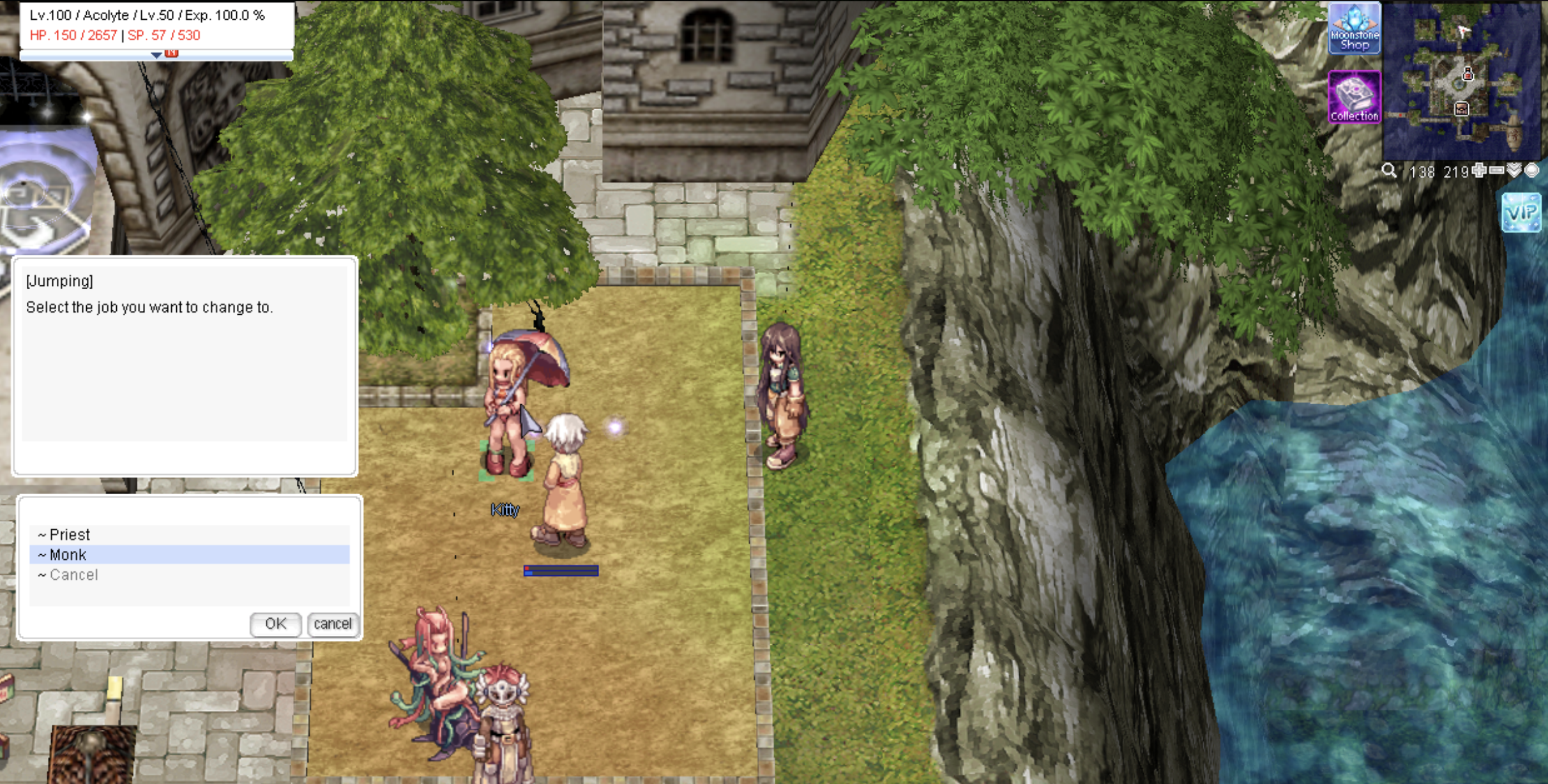
Task: Select the Priest job option
Action: [x=70, y=534]
